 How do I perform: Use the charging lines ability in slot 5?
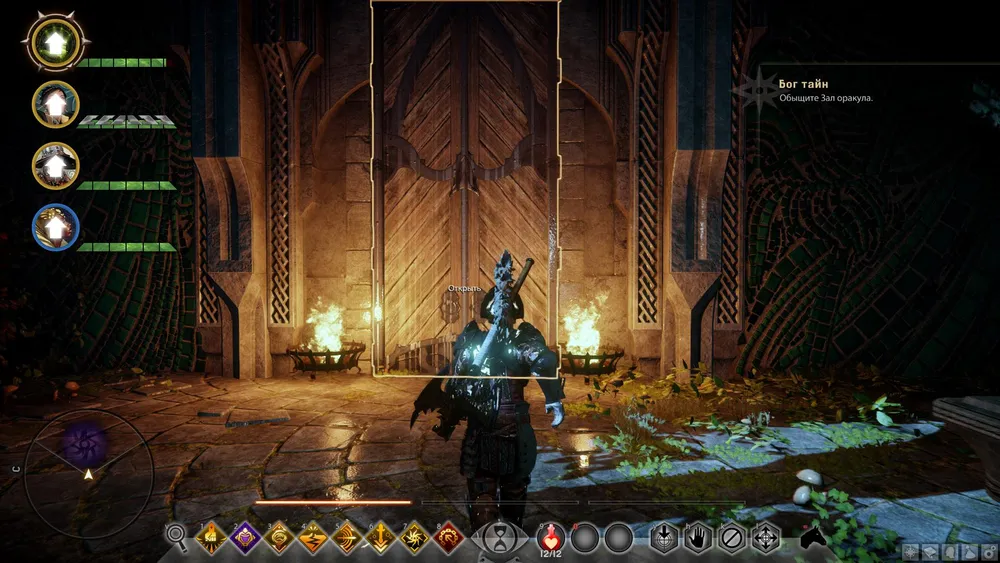pyautogui.click(x=347, y=538)
